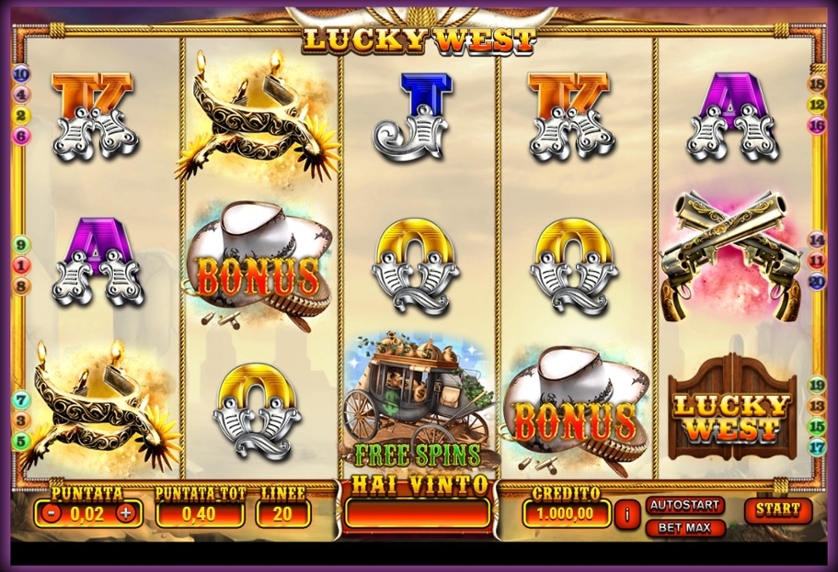Spin the reels with START
The image size is (838, 572).
tap(778, 510)
